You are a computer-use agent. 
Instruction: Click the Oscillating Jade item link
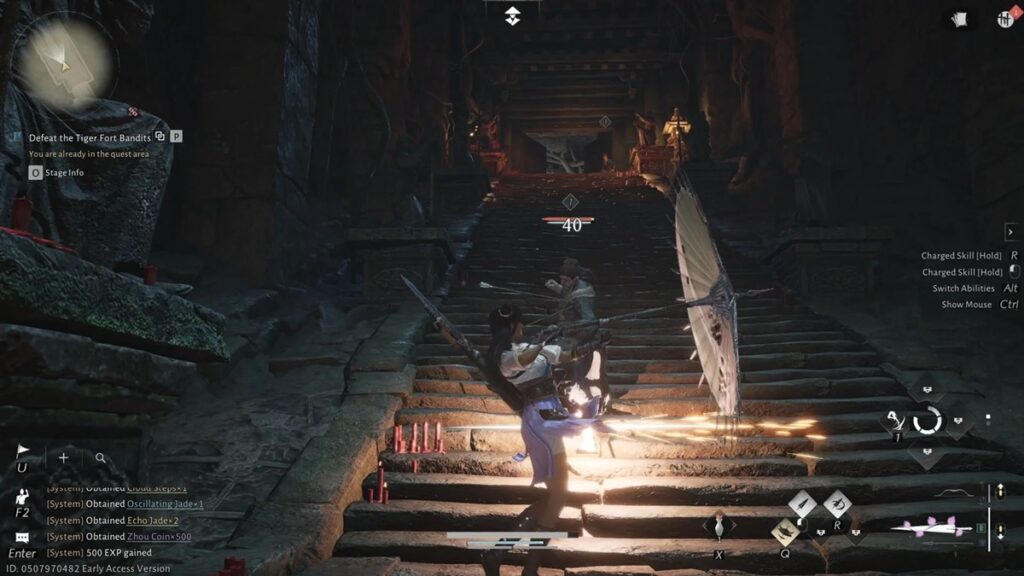164,504
